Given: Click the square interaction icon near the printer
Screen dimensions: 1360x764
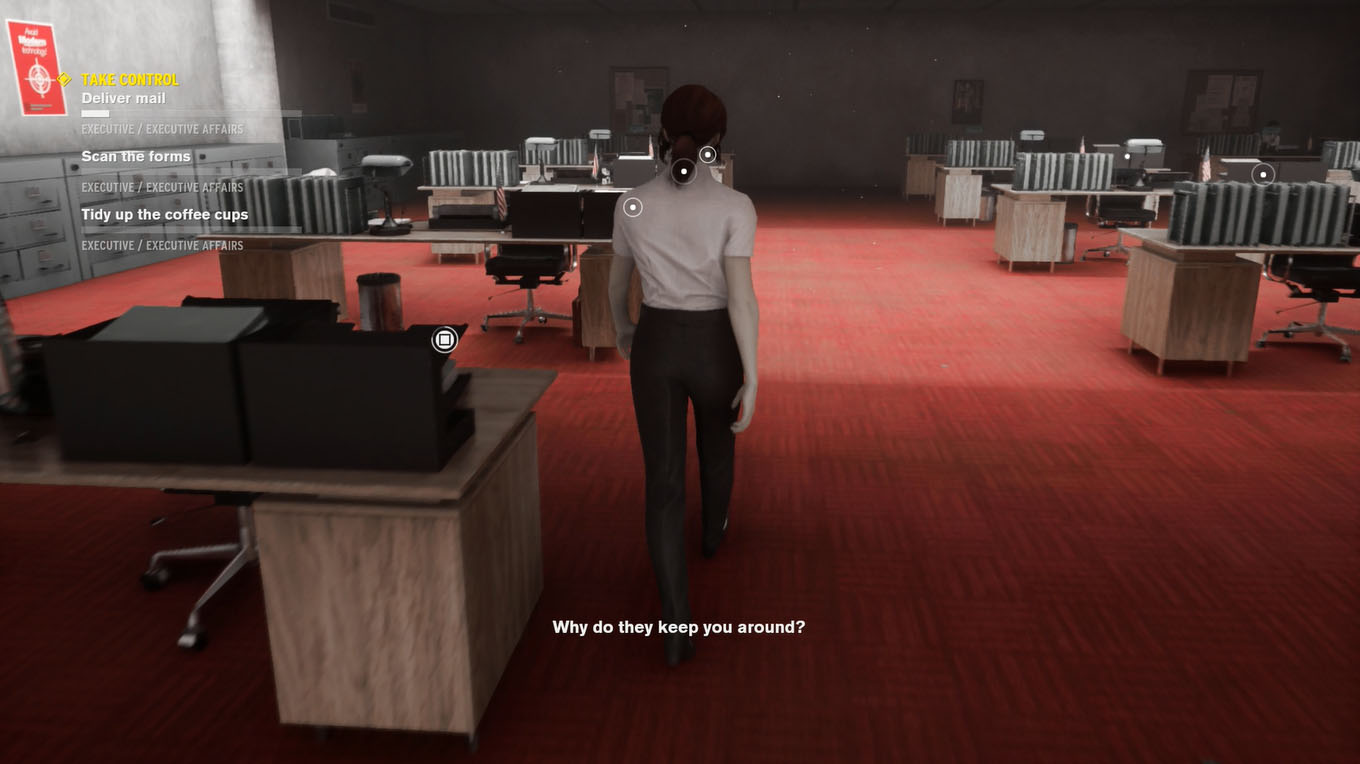Looking at the screenshot, I should pyautogui.click(x=443, y=338).
